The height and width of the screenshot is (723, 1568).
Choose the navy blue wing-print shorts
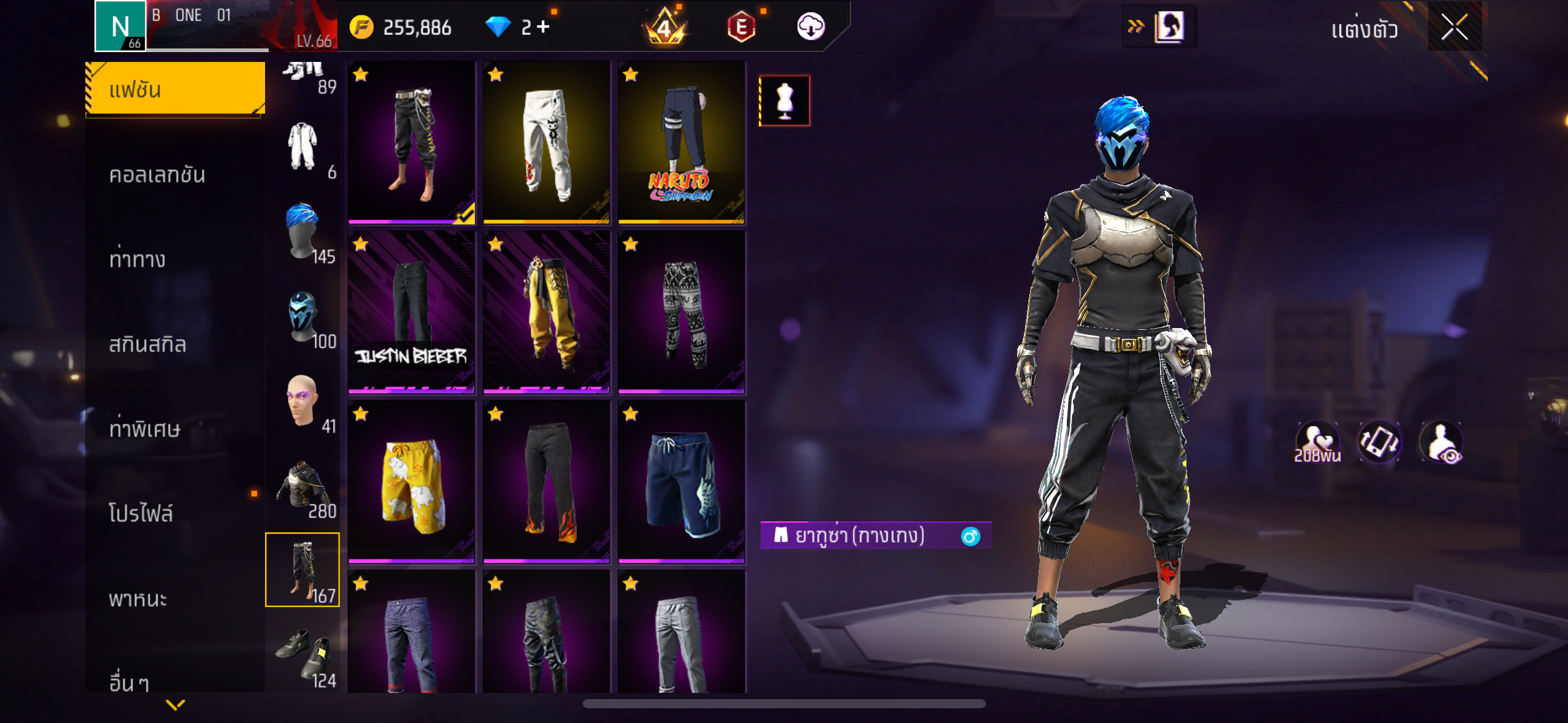[x=682, y=481]
